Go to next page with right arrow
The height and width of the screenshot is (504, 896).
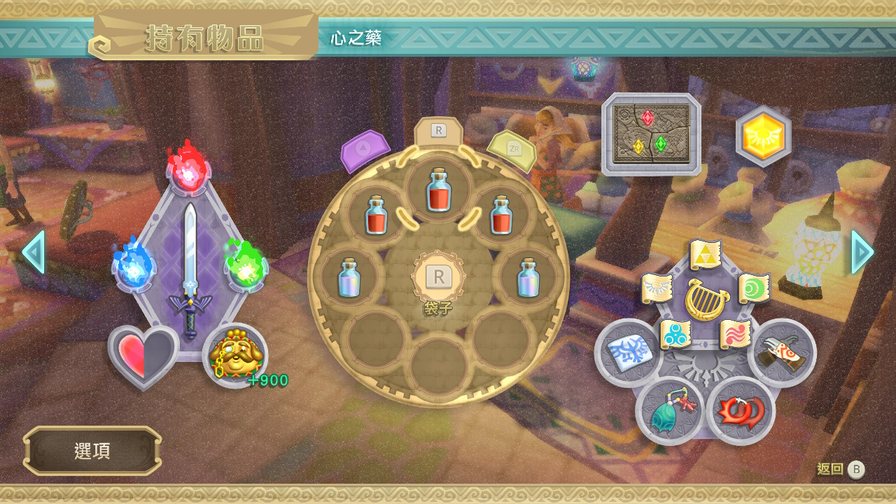(x=862, y=253)
